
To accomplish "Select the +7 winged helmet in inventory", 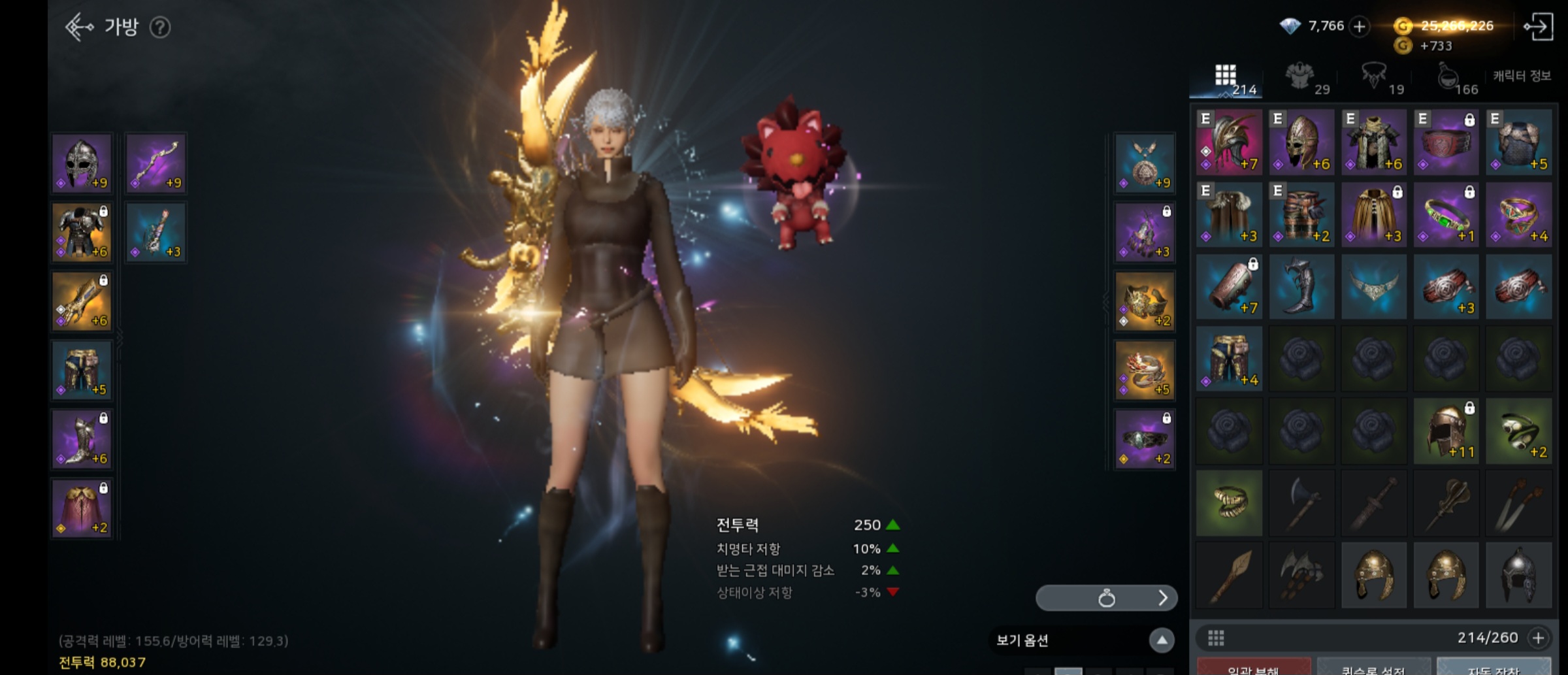I will [1229, 142].
